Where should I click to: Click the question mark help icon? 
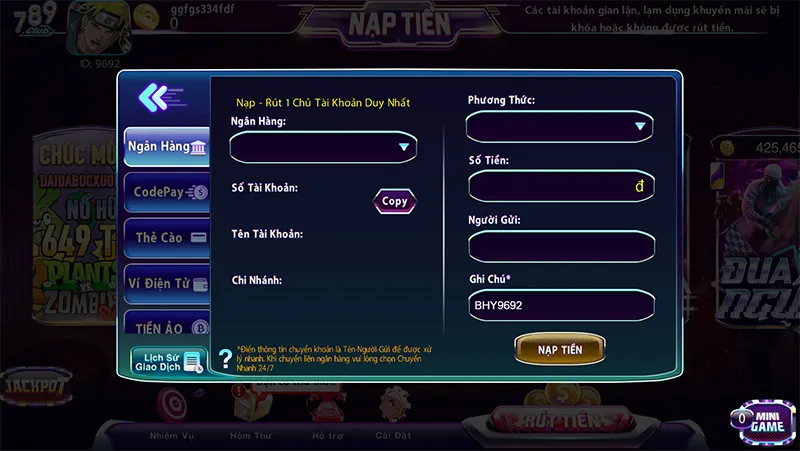(x=225, y=358)
